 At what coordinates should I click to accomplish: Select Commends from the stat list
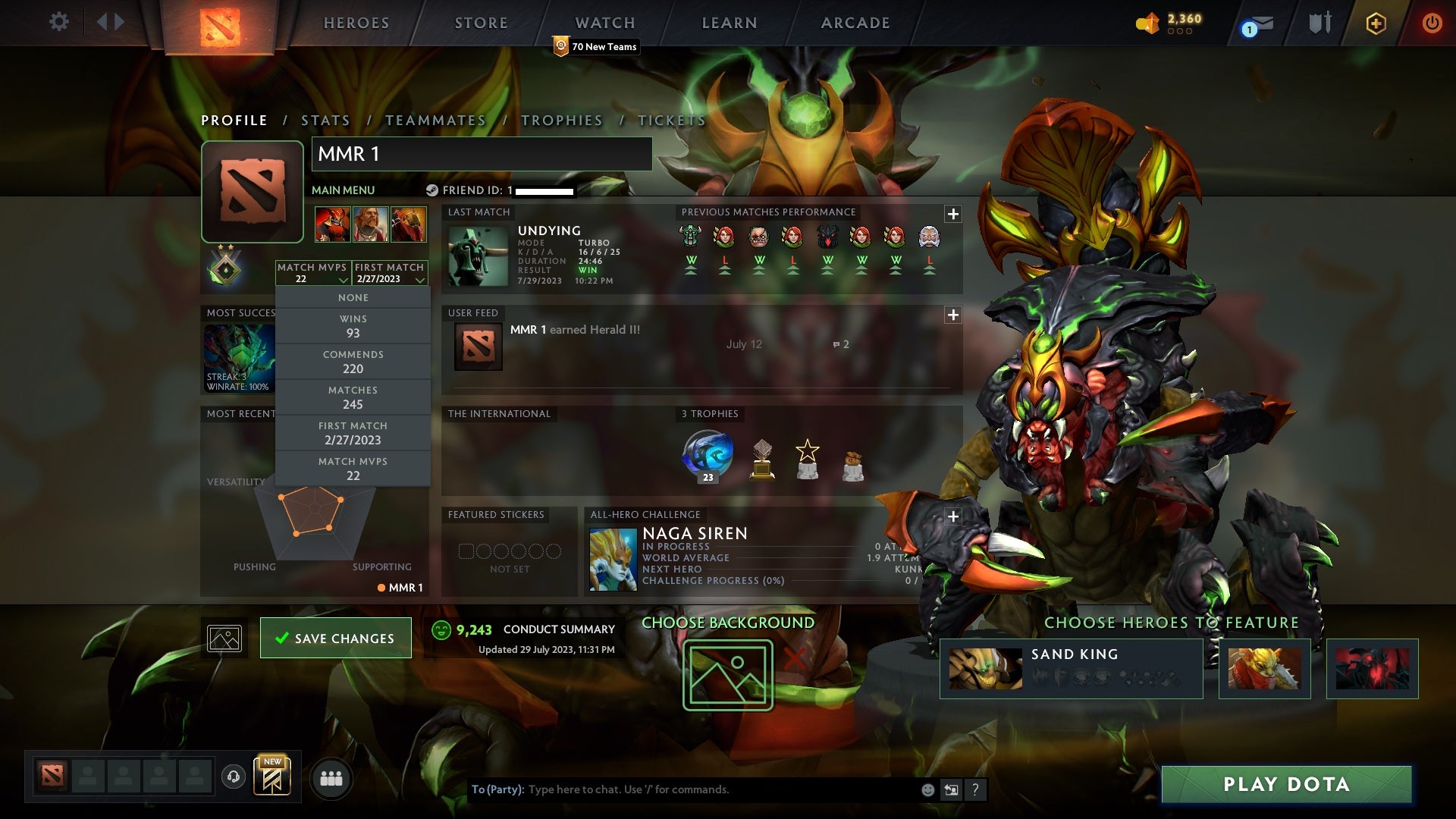(353, 361)
